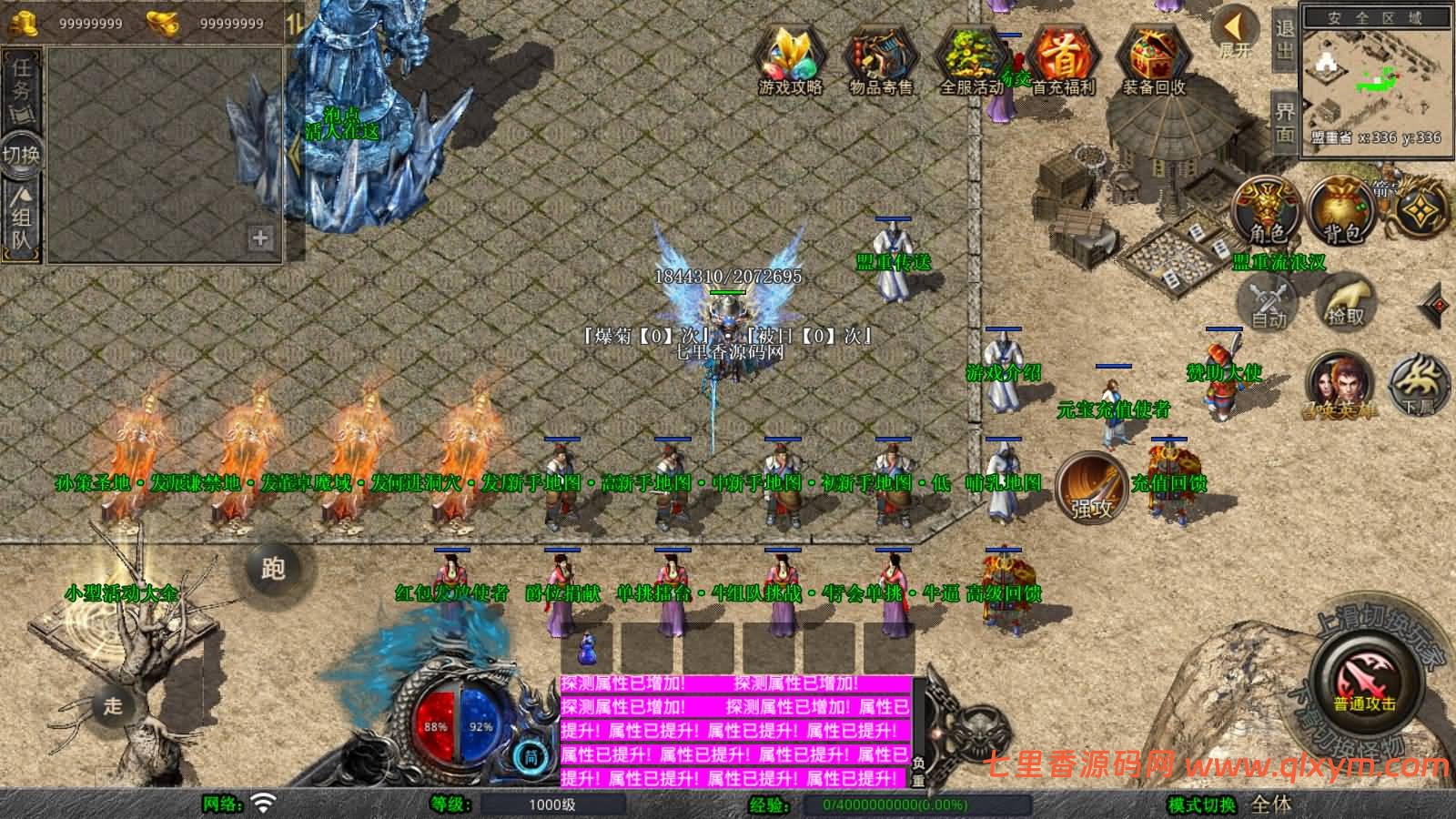Open the 召唤英雄 summon hero icon

tap(1338, 384)
